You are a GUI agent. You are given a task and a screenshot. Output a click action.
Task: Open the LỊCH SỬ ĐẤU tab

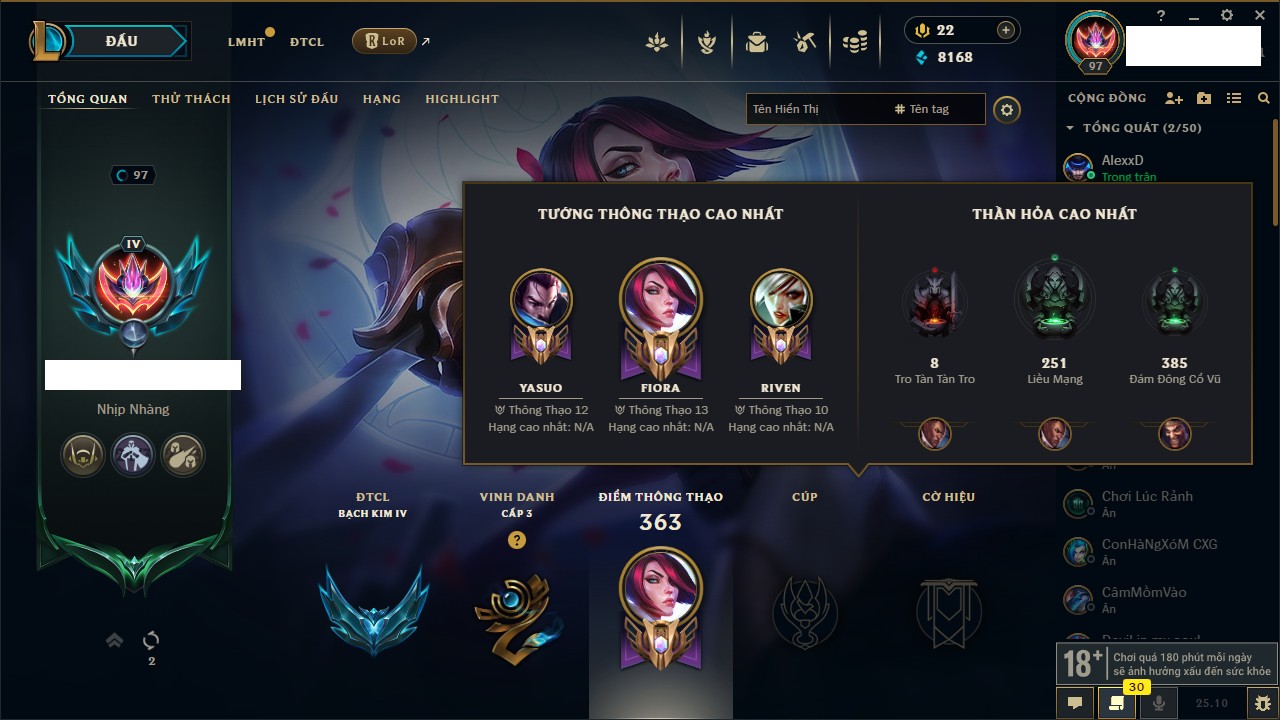(296, 99)
